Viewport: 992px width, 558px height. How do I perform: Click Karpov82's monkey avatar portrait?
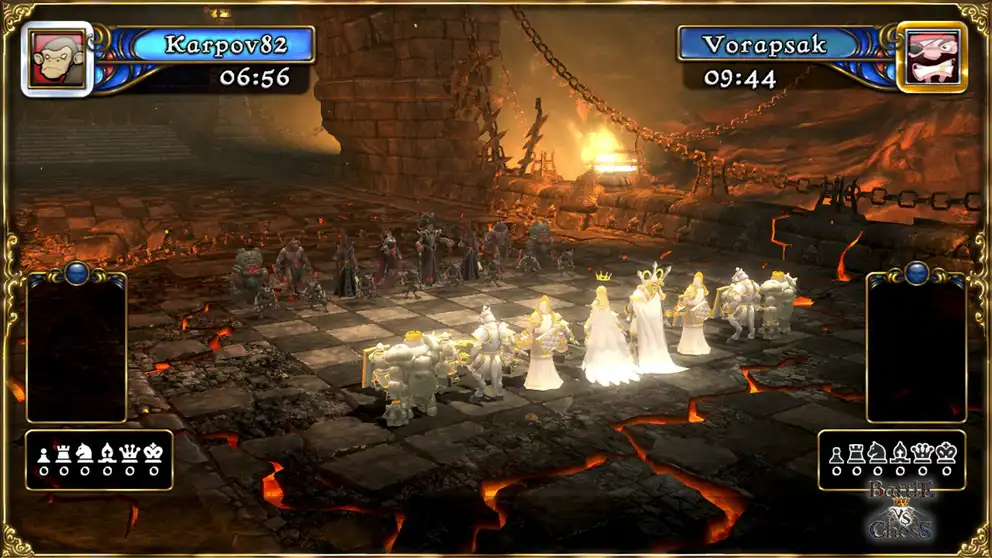coord(56,58)
